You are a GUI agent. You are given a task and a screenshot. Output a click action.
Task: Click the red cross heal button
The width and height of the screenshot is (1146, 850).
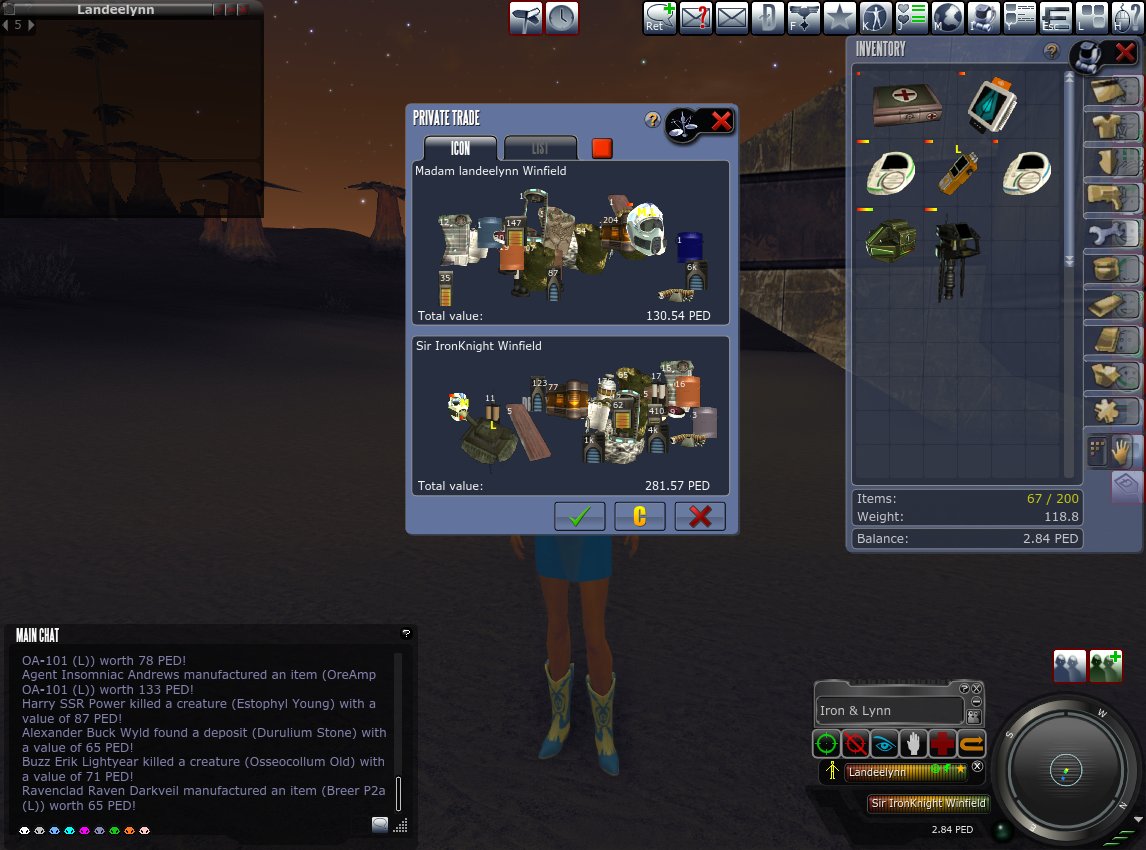[x=943, y=744]
